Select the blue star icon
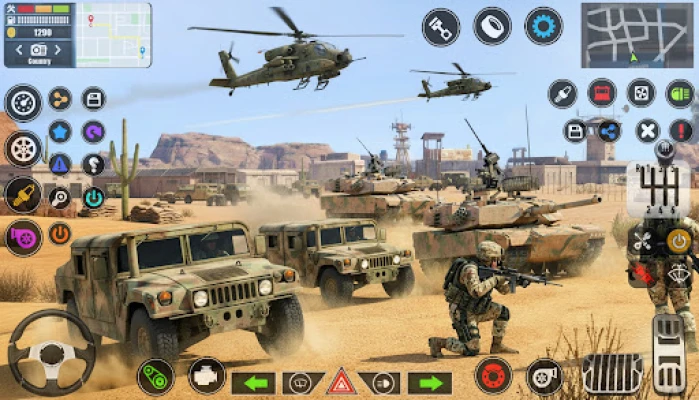This screenshot has width=699, height=400. point(60,131)
